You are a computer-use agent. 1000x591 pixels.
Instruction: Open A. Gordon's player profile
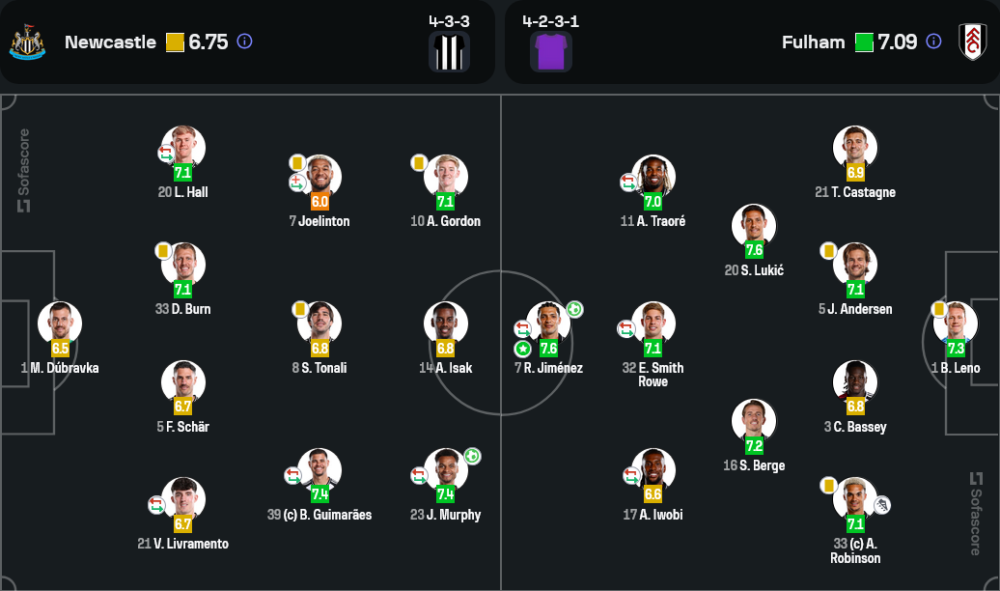tap(446, 176)
